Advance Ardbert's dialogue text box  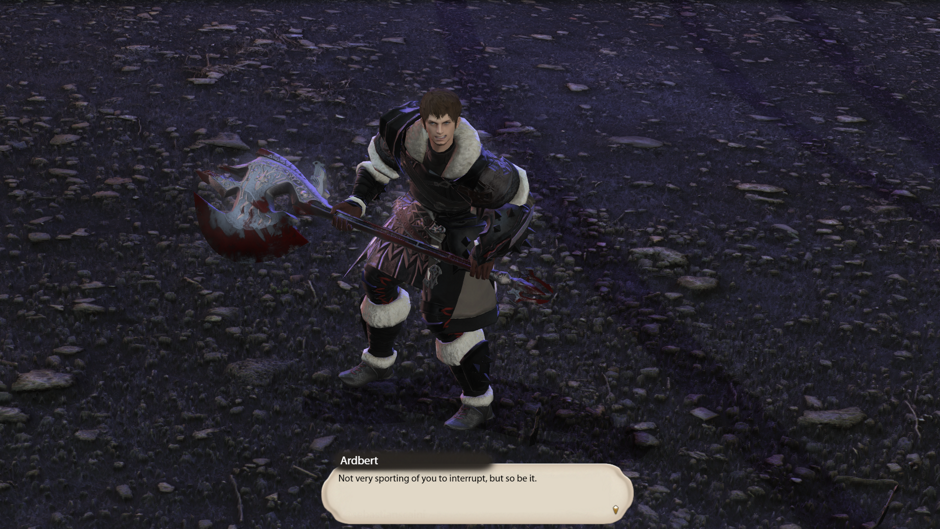pos(476,492)
